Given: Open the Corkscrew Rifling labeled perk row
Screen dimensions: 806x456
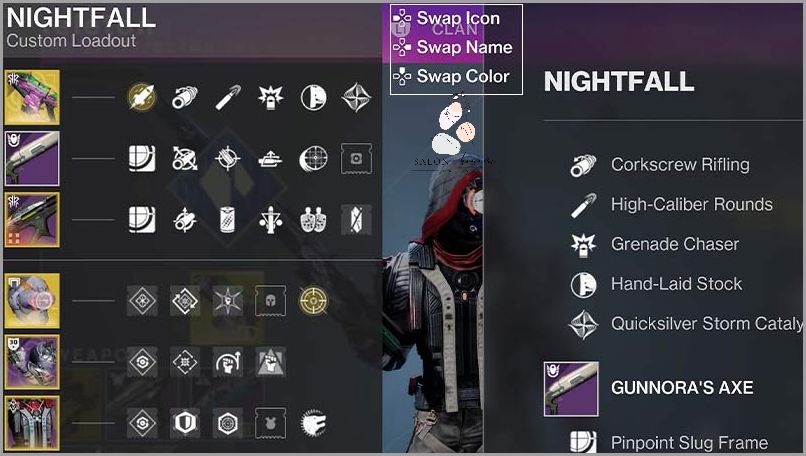Looking at the screenshot, I should click(680, 165).
